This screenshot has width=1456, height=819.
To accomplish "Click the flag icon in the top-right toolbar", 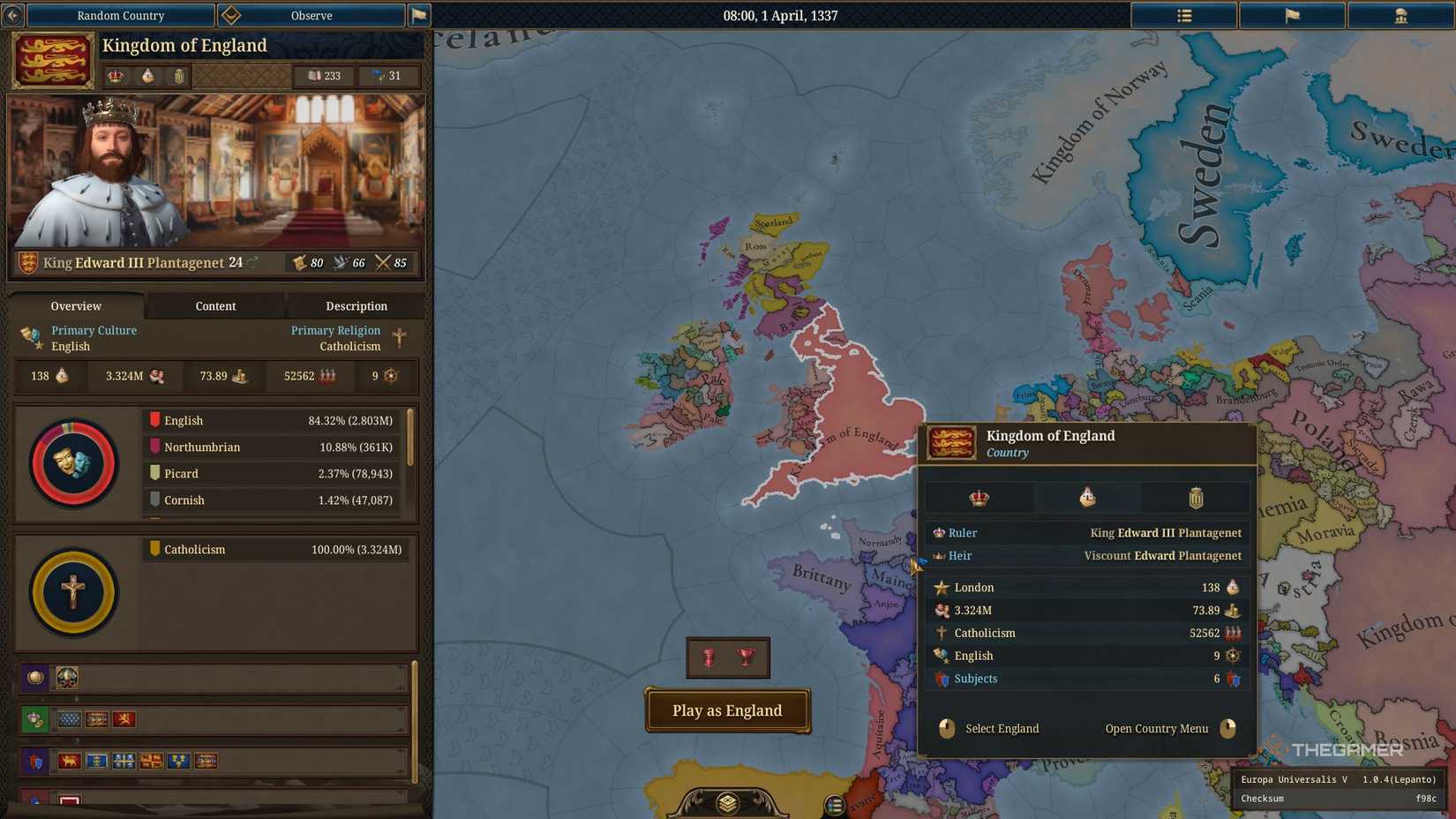I will pos(1292,15).
